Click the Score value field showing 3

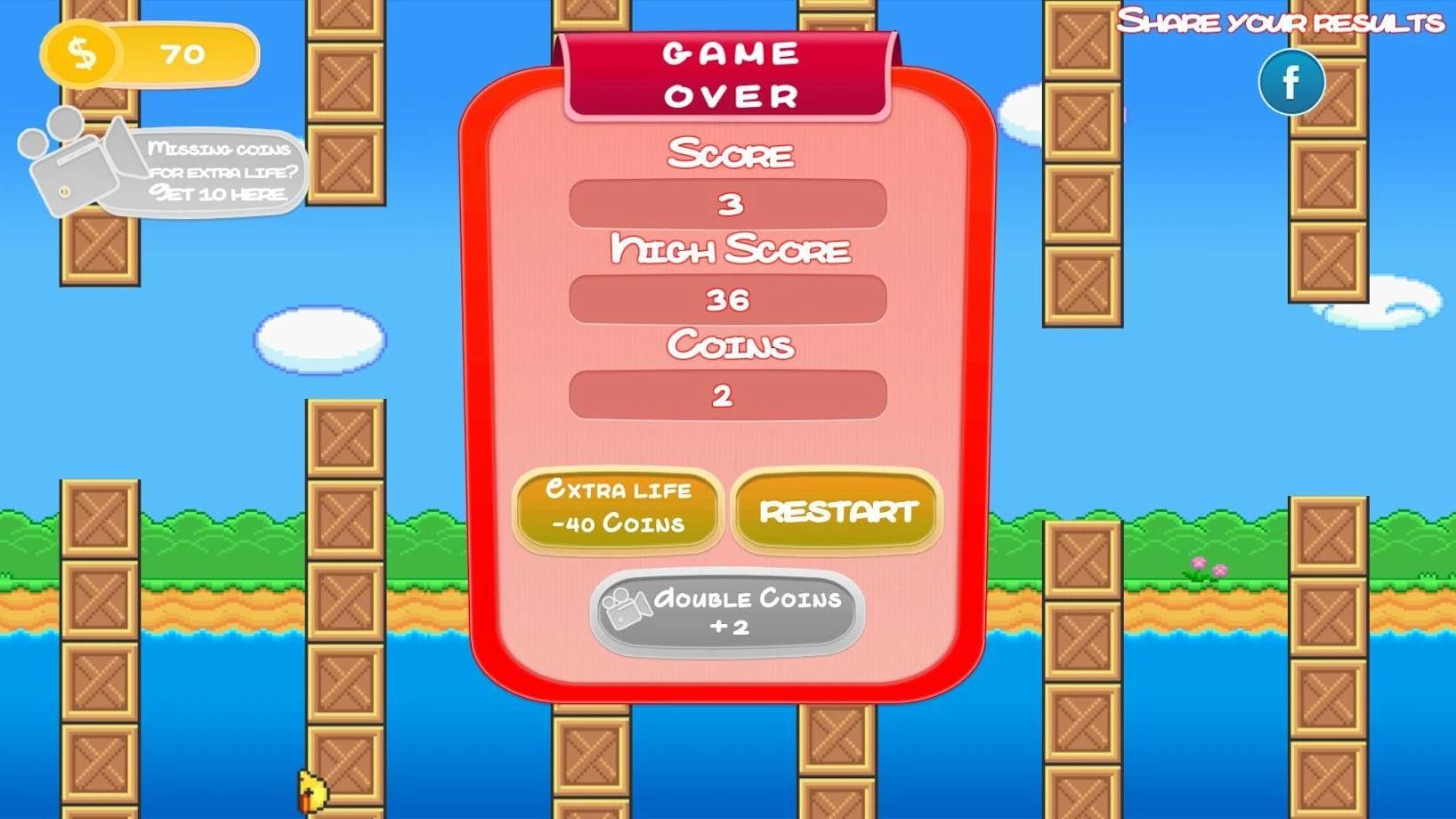pyautogui.click(x=727, y=203)
